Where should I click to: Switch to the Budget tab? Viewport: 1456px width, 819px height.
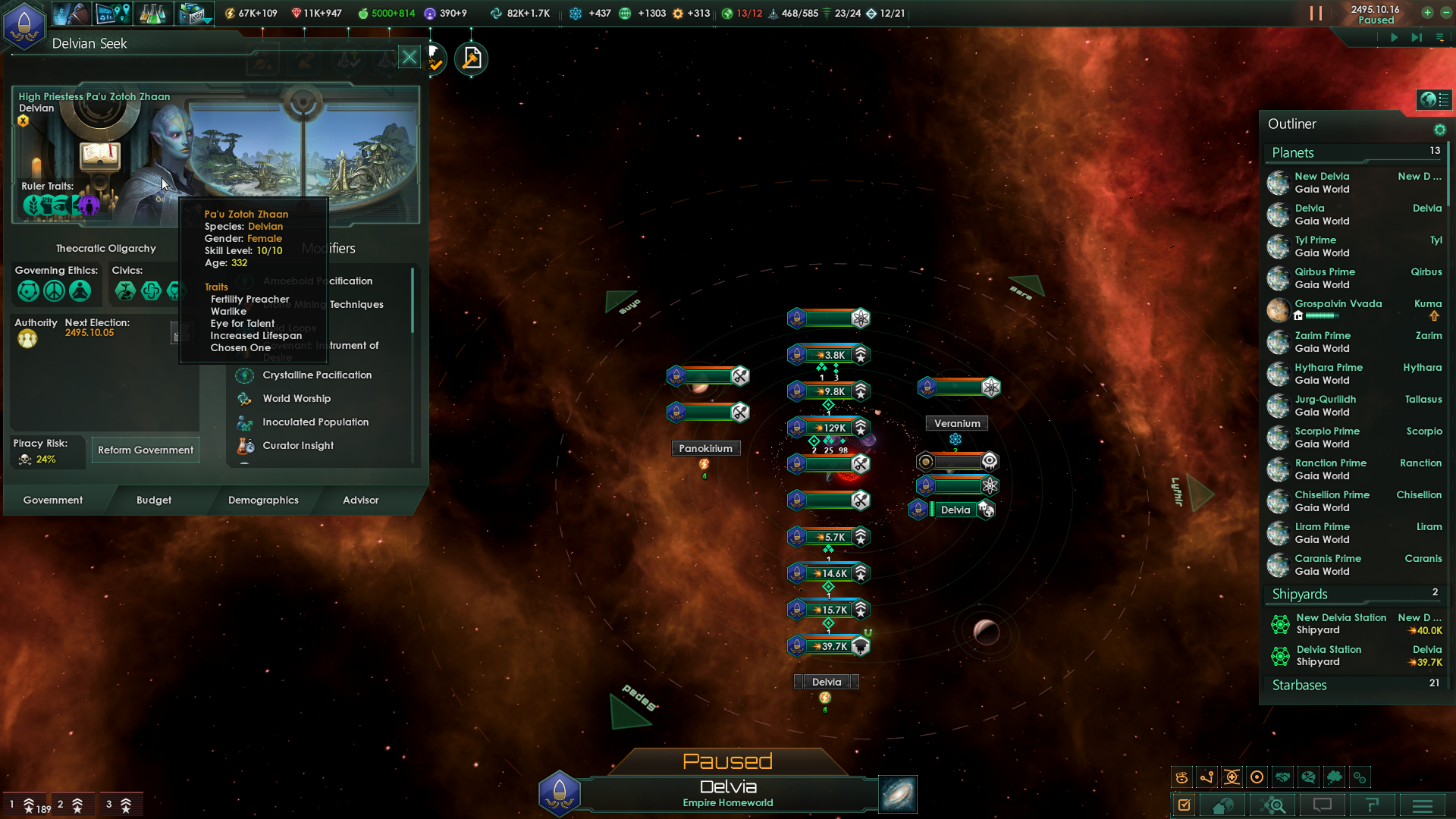point(154,500)
